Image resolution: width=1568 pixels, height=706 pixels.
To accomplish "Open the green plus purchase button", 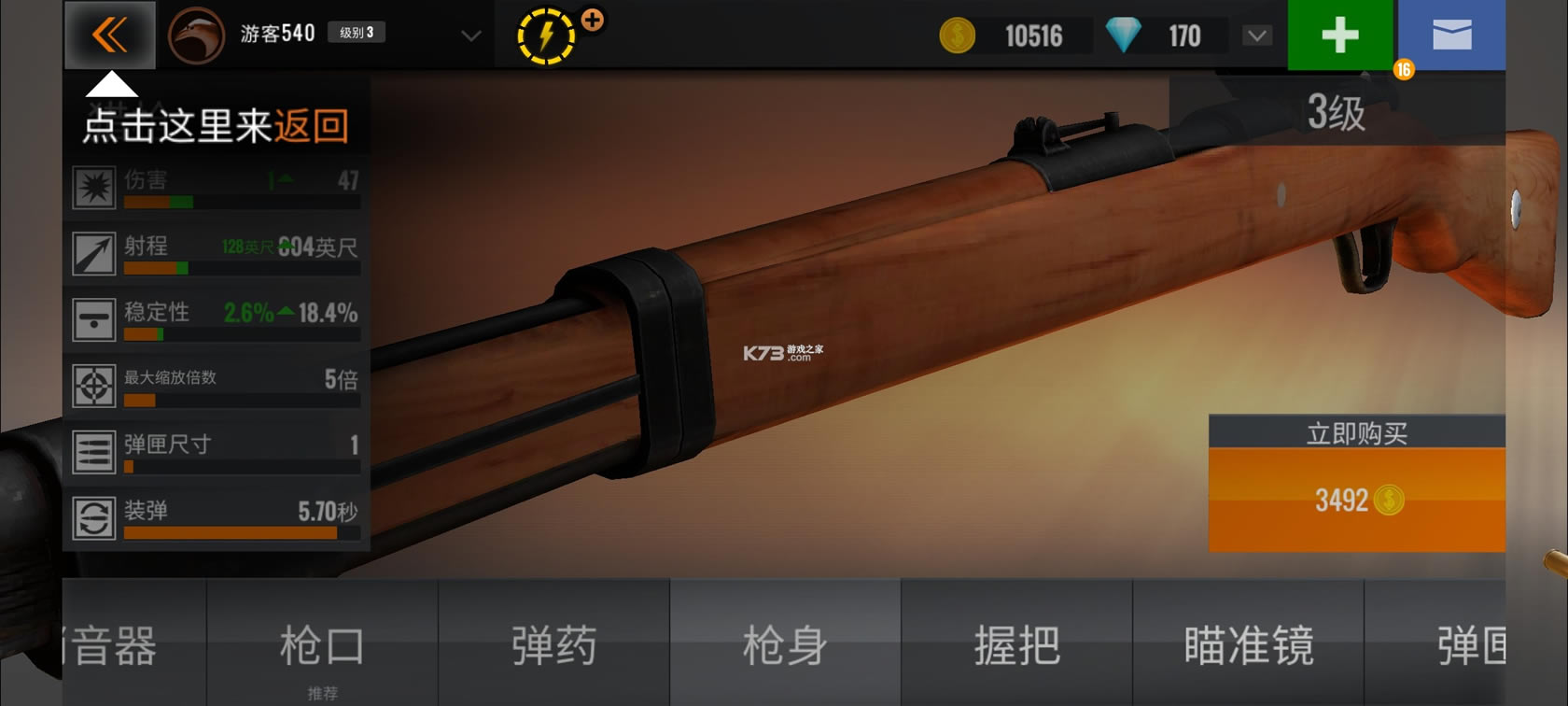I will [1339, 35].
